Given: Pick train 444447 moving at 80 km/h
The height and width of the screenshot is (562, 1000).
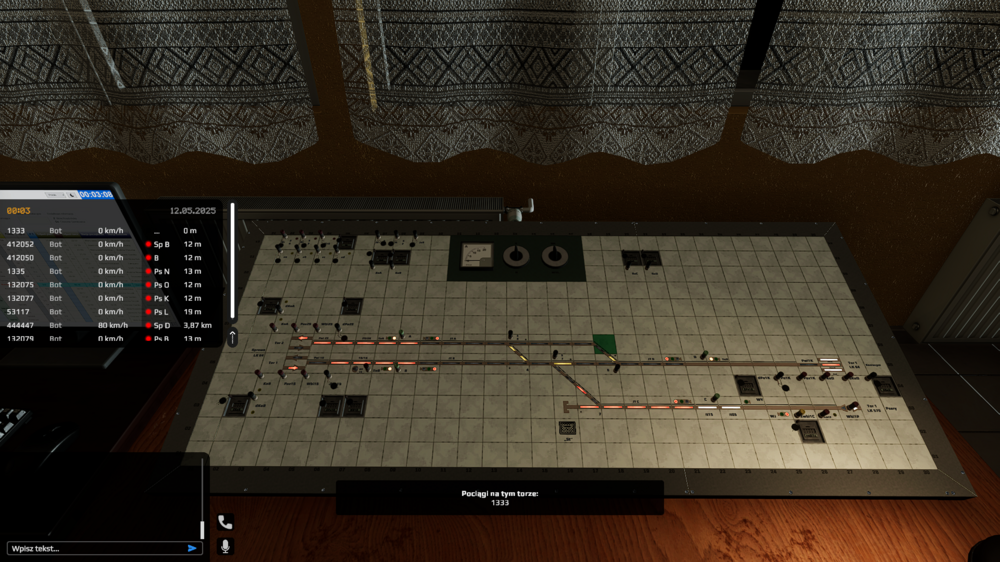Looking at the screenshot, I should click(21, 325).
